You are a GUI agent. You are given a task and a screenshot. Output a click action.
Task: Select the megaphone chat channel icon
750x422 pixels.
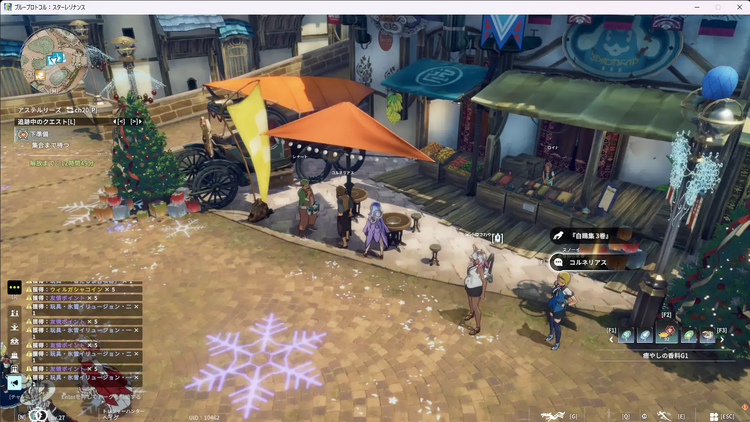point(14,382)
